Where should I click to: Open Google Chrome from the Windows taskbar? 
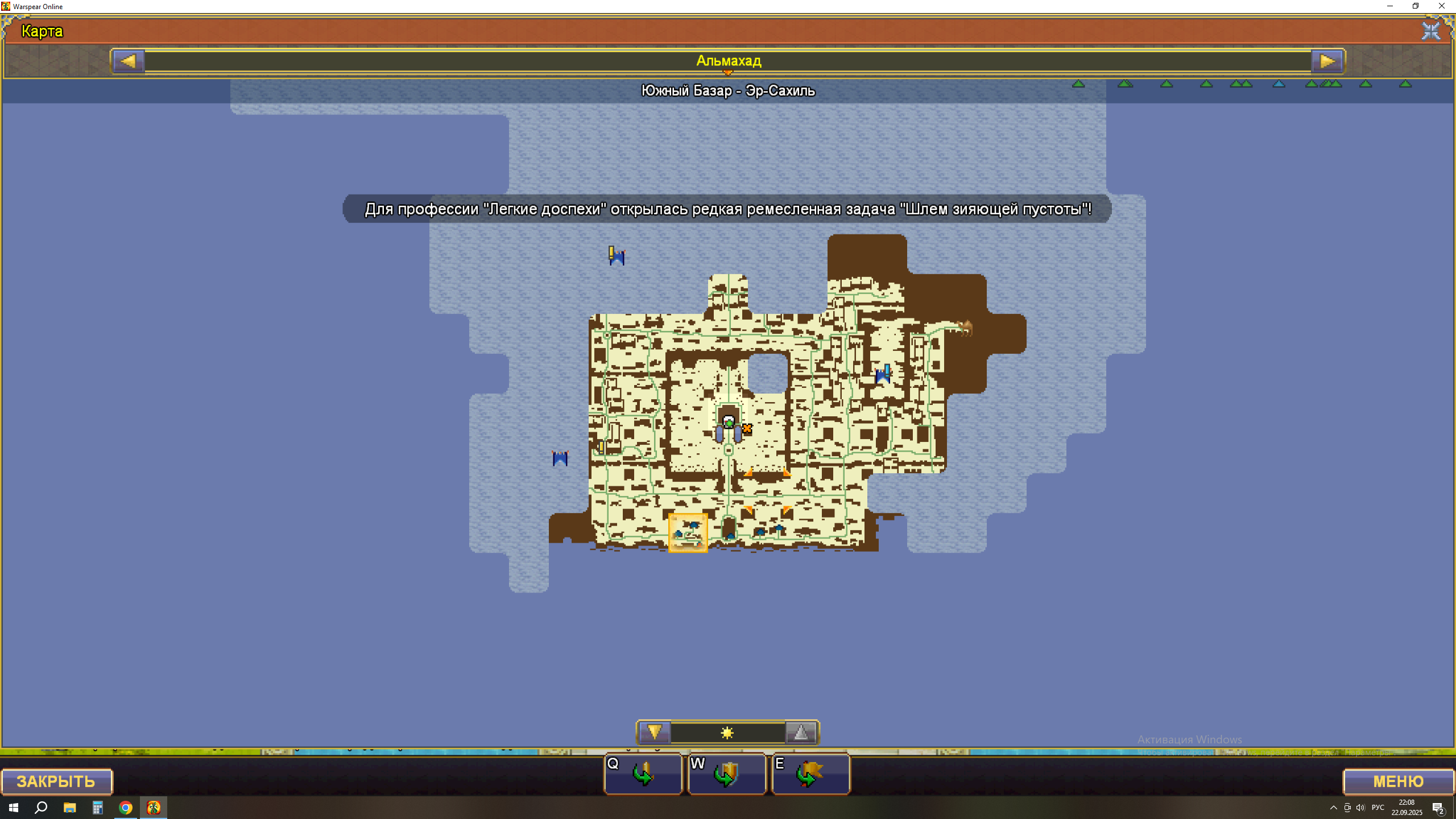tap(126, 808)
